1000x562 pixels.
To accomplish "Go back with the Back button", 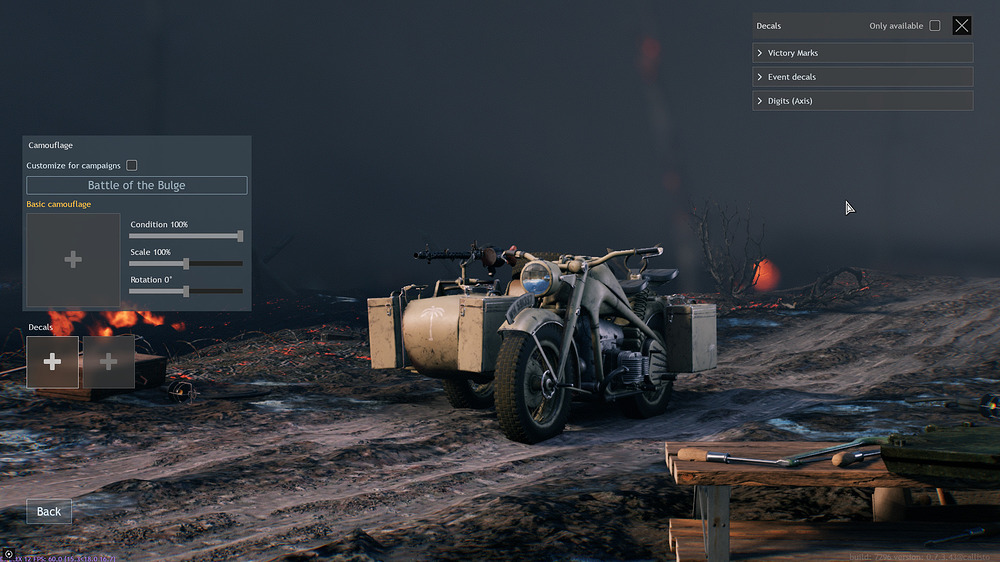I will coord(49,511).
